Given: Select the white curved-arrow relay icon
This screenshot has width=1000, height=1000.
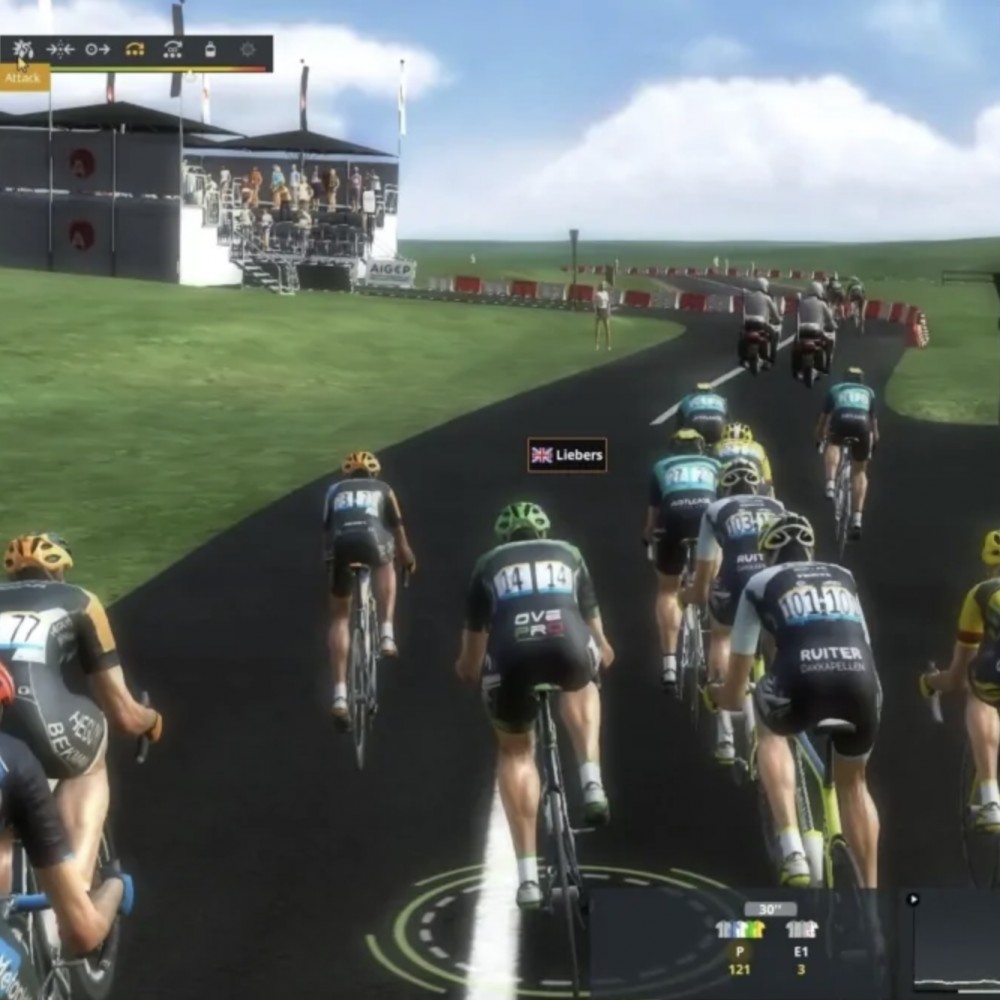Looking at the screenshot, I should [x=173, y=49].
